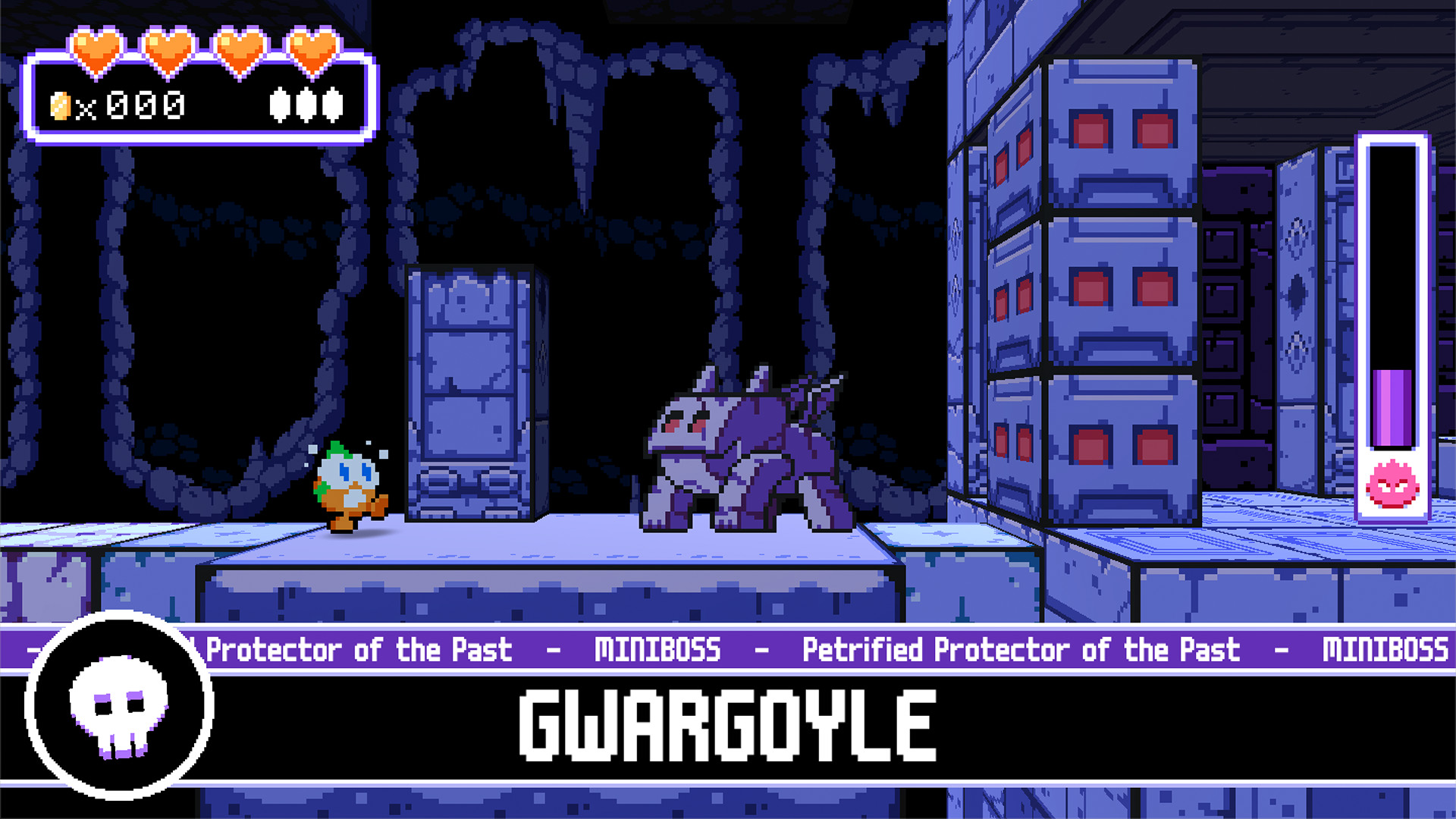The width and height of the screenshot is (1456, 819).
Task: Click the middle egg icon in the status box
Action: [x=306, y=106]
